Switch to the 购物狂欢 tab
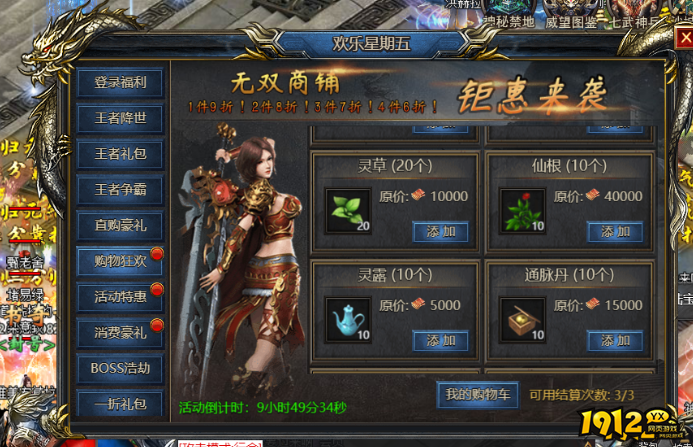Screen dimensions: 693x447 pyautogui.click(x=120, y=261)
